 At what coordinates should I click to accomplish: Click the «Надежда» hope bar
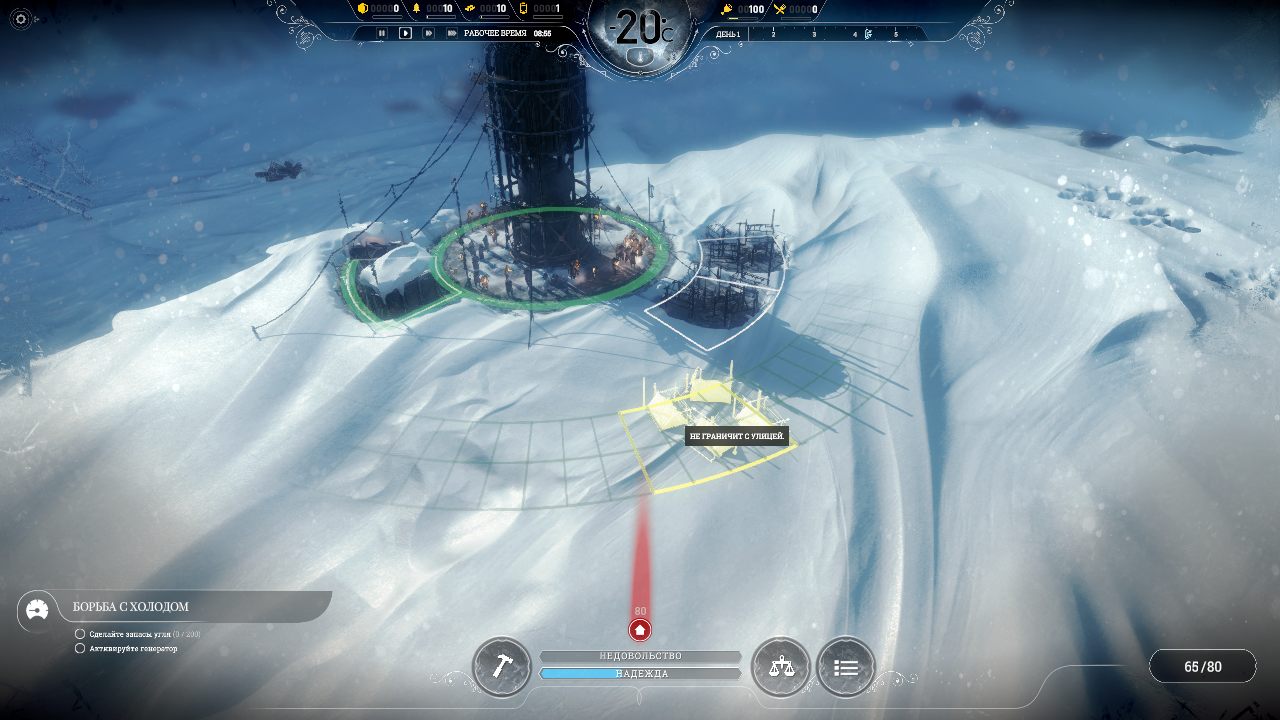[x=640, y=674]
